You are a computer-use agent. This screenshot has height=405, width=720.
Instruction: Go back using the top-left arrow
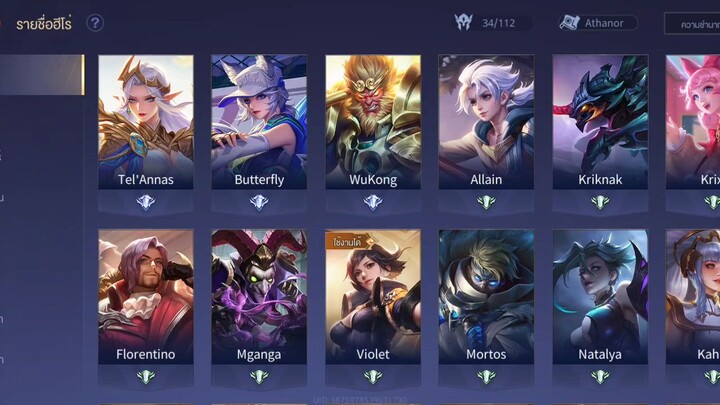click(x=5, y=23)
